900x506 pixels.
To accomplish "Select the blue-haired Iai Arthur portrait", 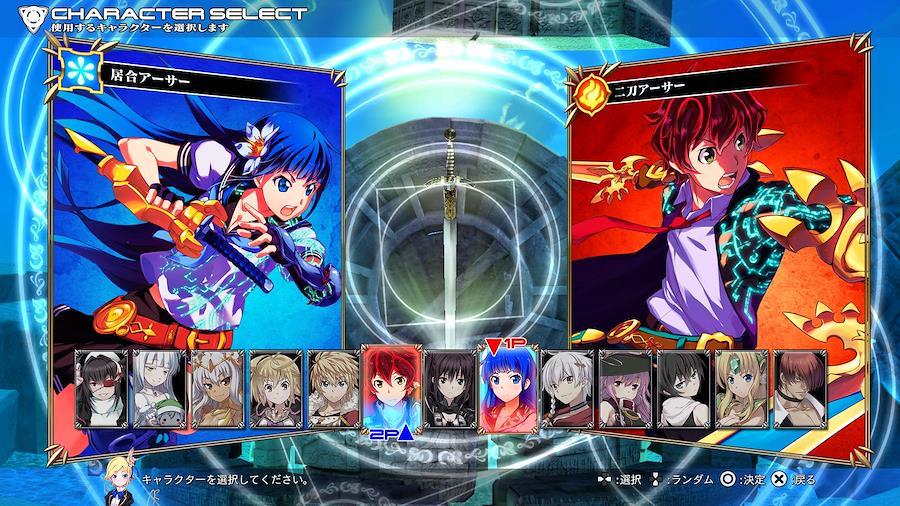I will [x=507, y=391].
